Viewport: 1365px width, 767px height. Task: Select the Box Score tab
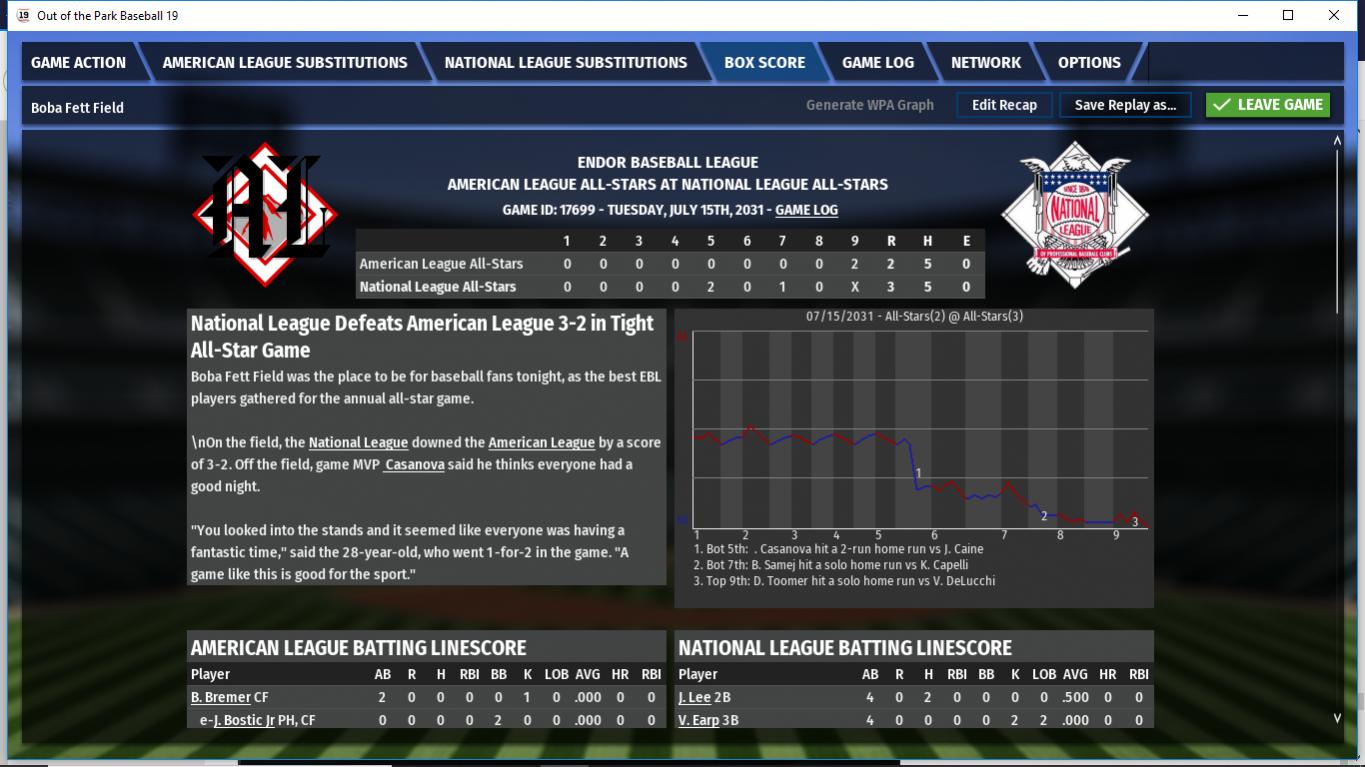click(764, 62)
